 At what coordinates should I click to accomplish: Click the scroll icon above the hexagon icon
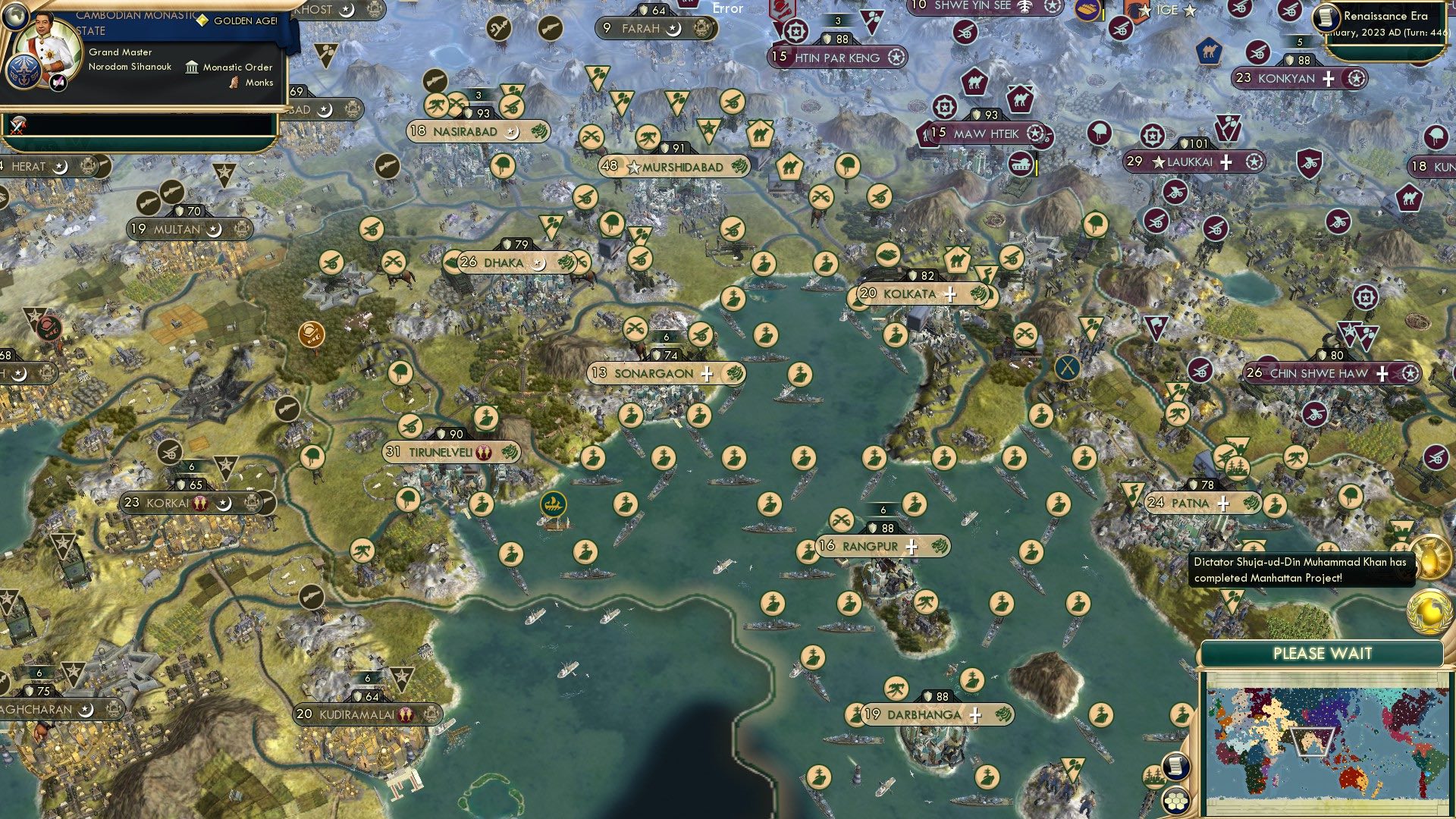tap(1175, 766)
